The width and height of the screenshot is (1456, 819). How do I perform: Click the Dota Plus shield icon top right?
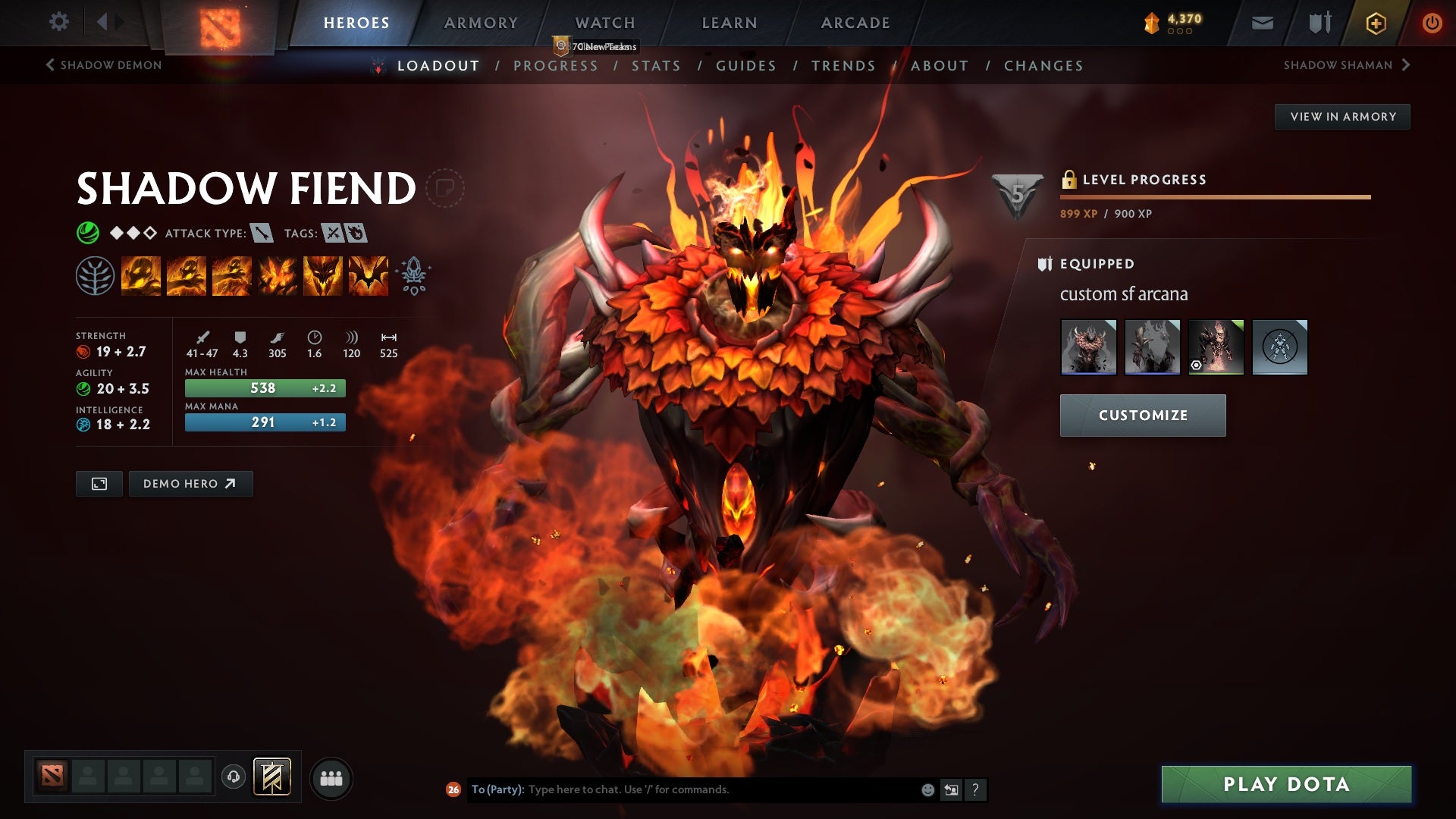(x=1319, y=22)
